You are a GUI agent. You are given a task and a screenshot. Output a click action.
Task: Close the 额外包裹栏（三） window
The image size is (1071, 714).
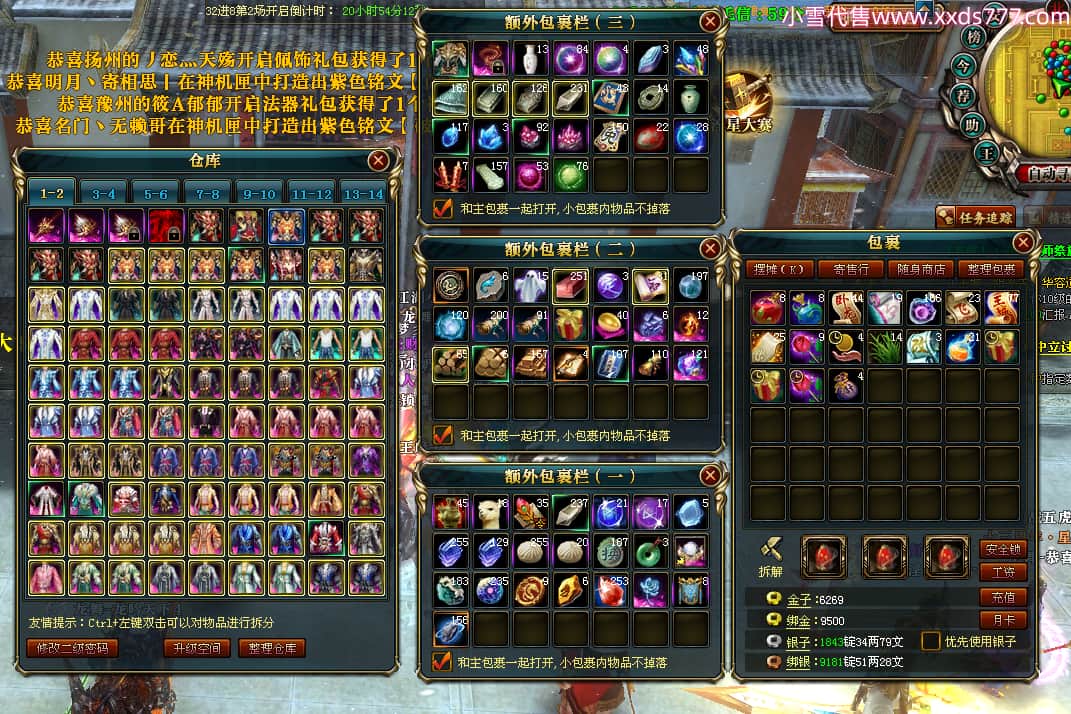click(x=709, y=21)
